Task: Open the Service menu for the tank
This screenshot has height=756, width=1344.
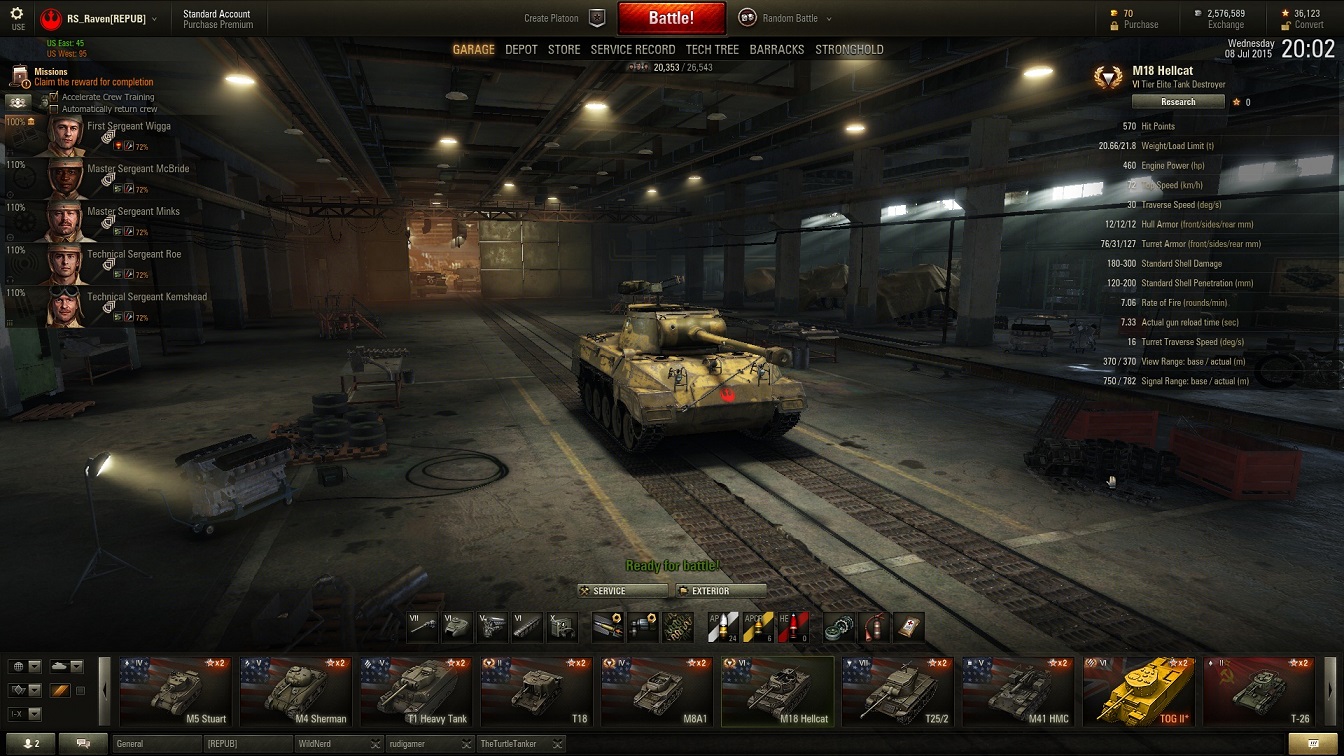Action: (621, 591)
